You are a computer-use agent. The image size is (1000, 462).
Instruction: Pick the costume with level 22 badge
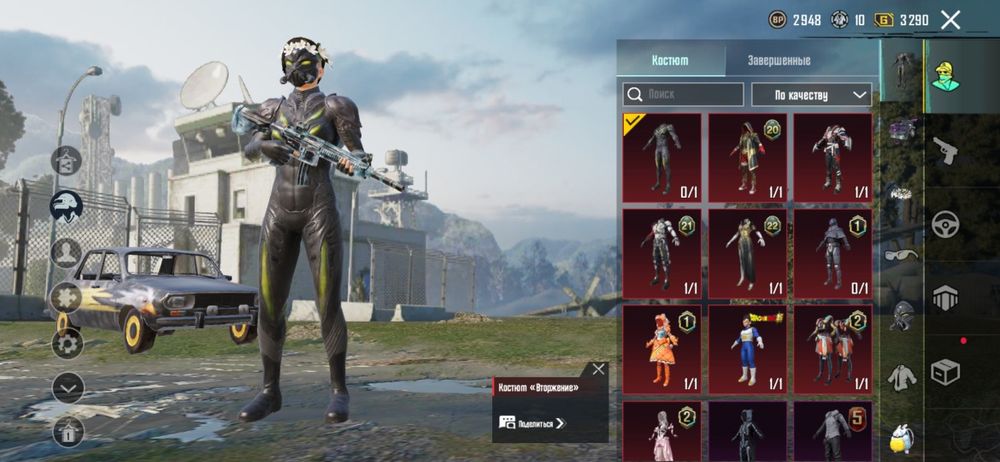pos(747,253)
